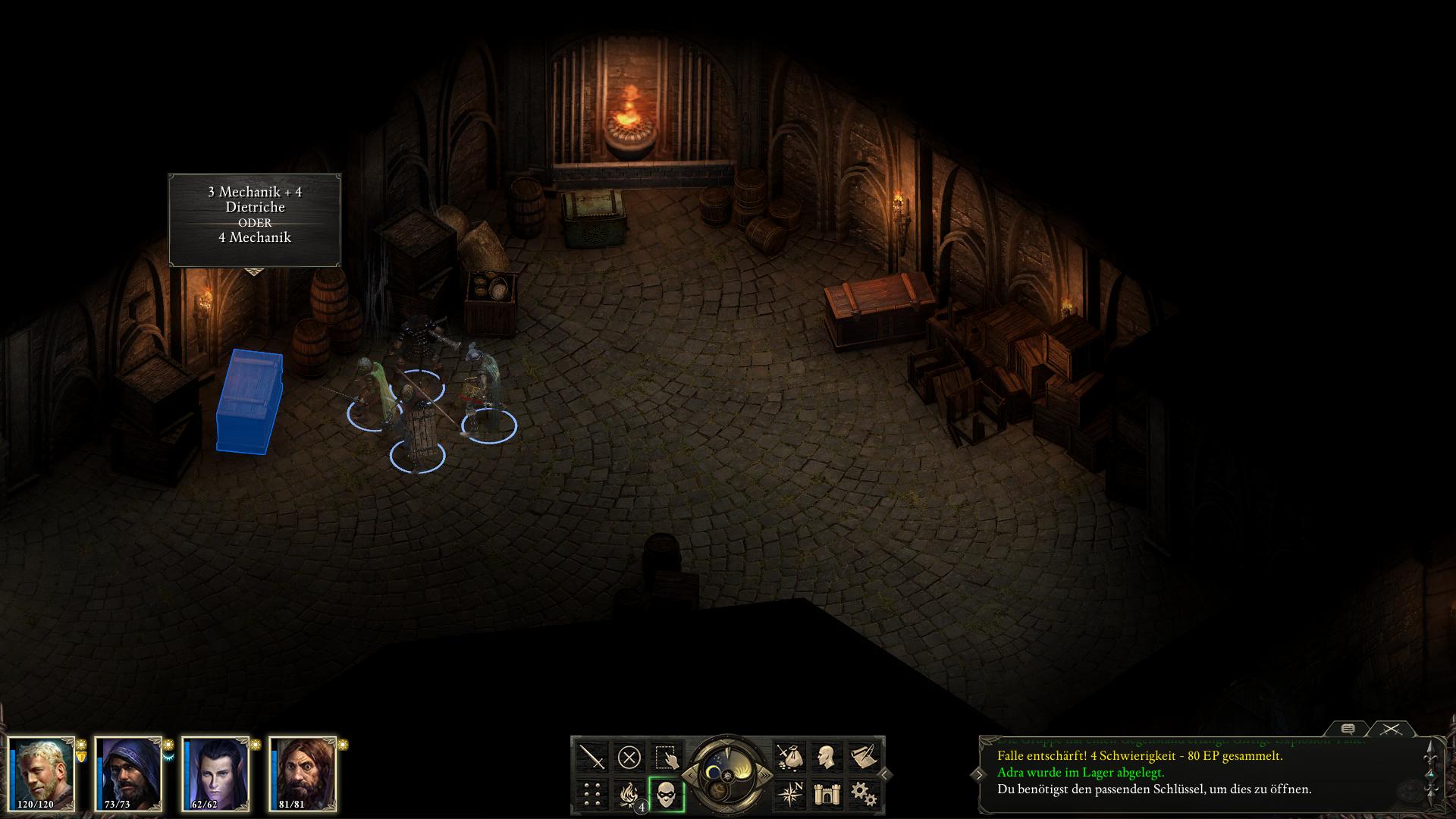Slow down game speed with left arrow

[x=692, y=774]
